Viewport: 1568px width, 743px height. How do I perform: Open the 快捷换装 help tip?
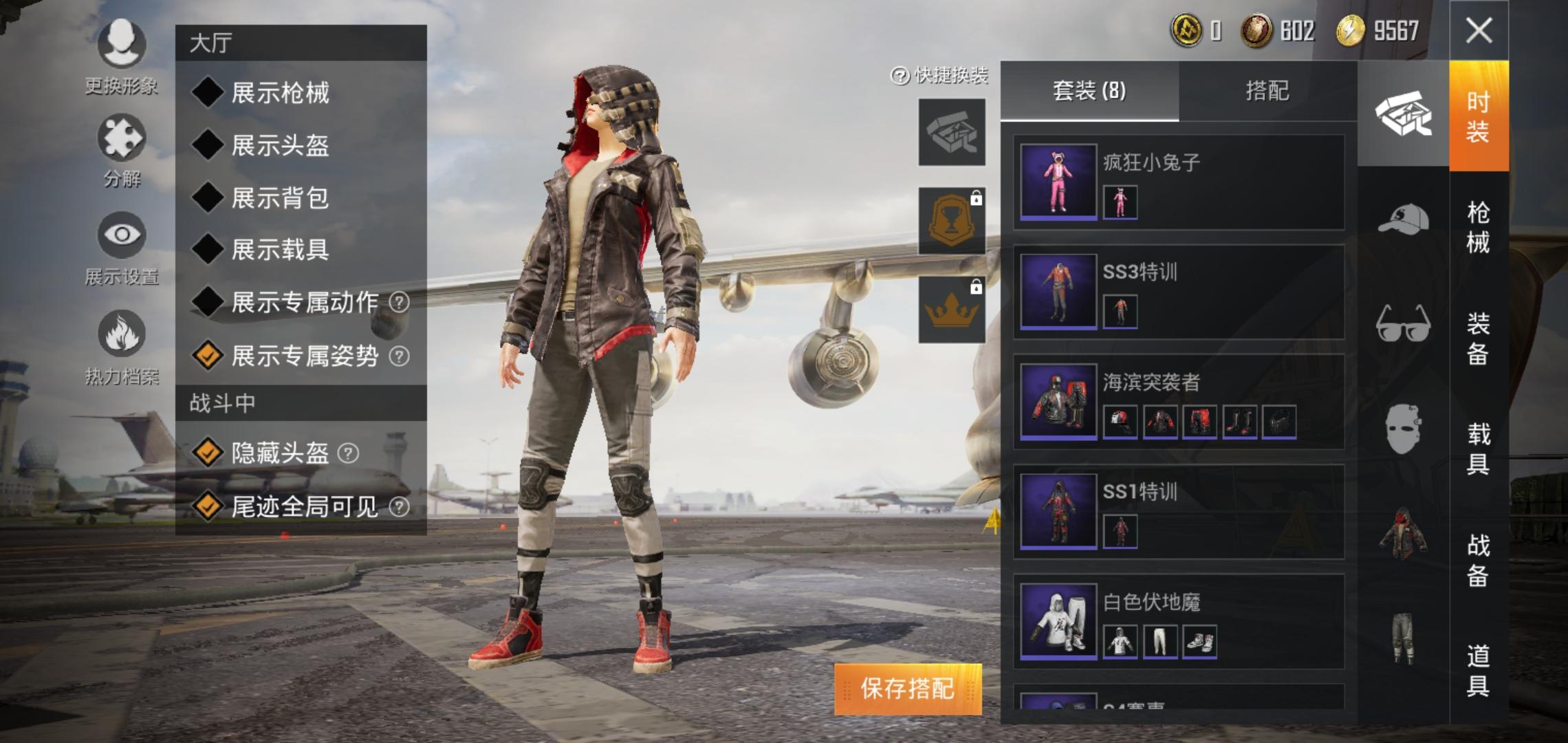900,76
